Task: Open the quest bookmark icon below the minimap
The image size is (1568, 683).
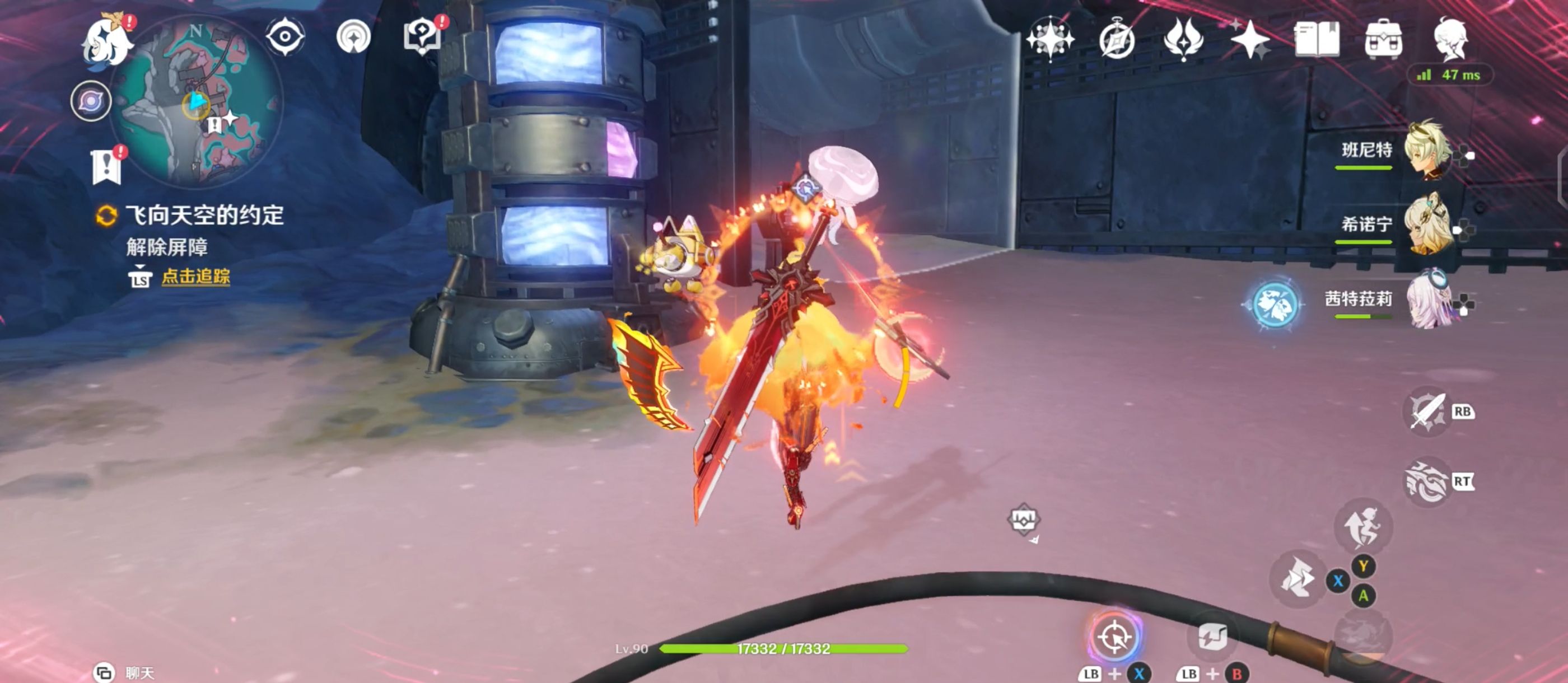Action: 107,166
